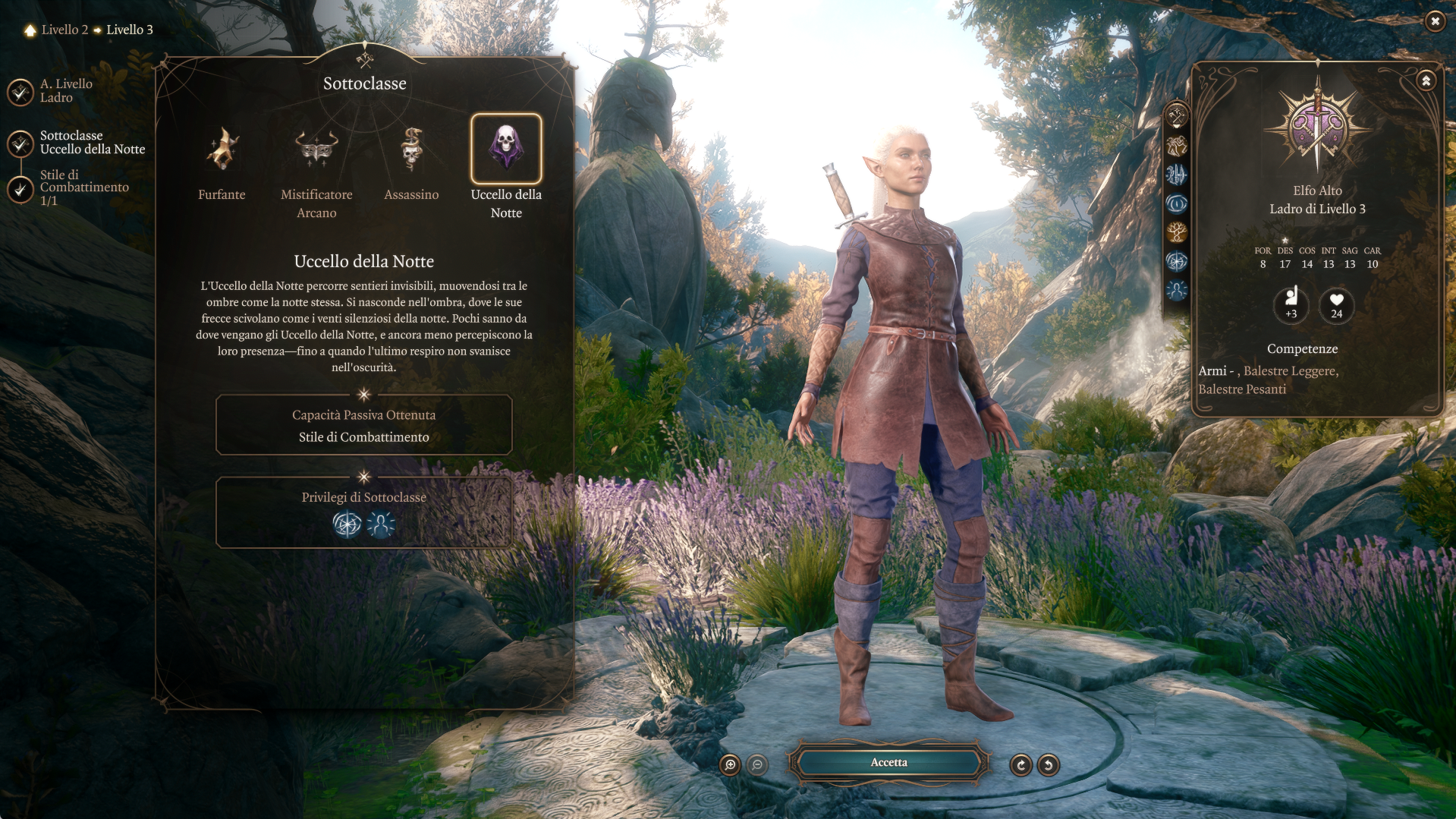Screen dimensions: 1456x819
Task: Inspect the Stile di Combattimento passive box
Action: [363, 426]
